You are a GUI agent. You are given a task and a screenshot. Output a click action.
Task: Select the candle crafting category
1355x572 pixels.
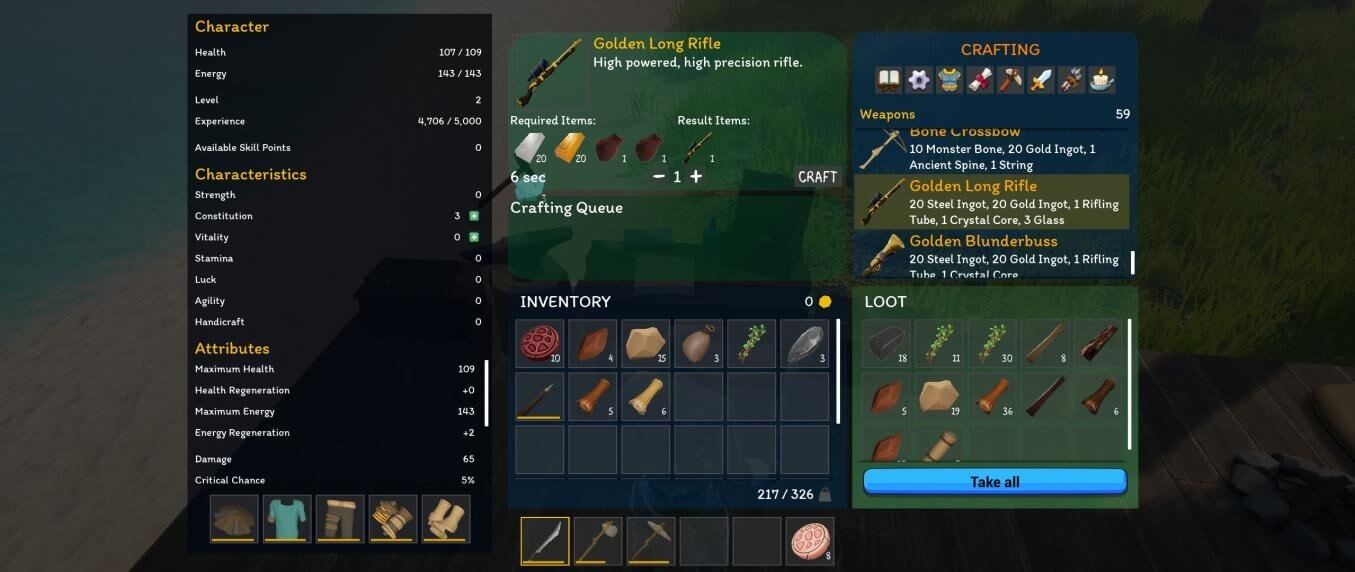[1102, 80]
